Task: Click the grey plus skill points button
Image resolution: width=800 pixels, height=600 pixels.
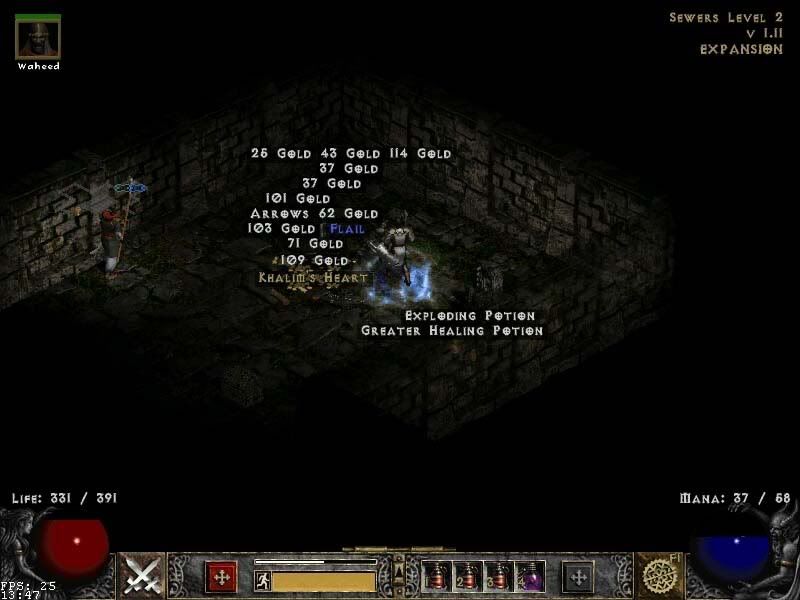Action: tap(578, 577)
